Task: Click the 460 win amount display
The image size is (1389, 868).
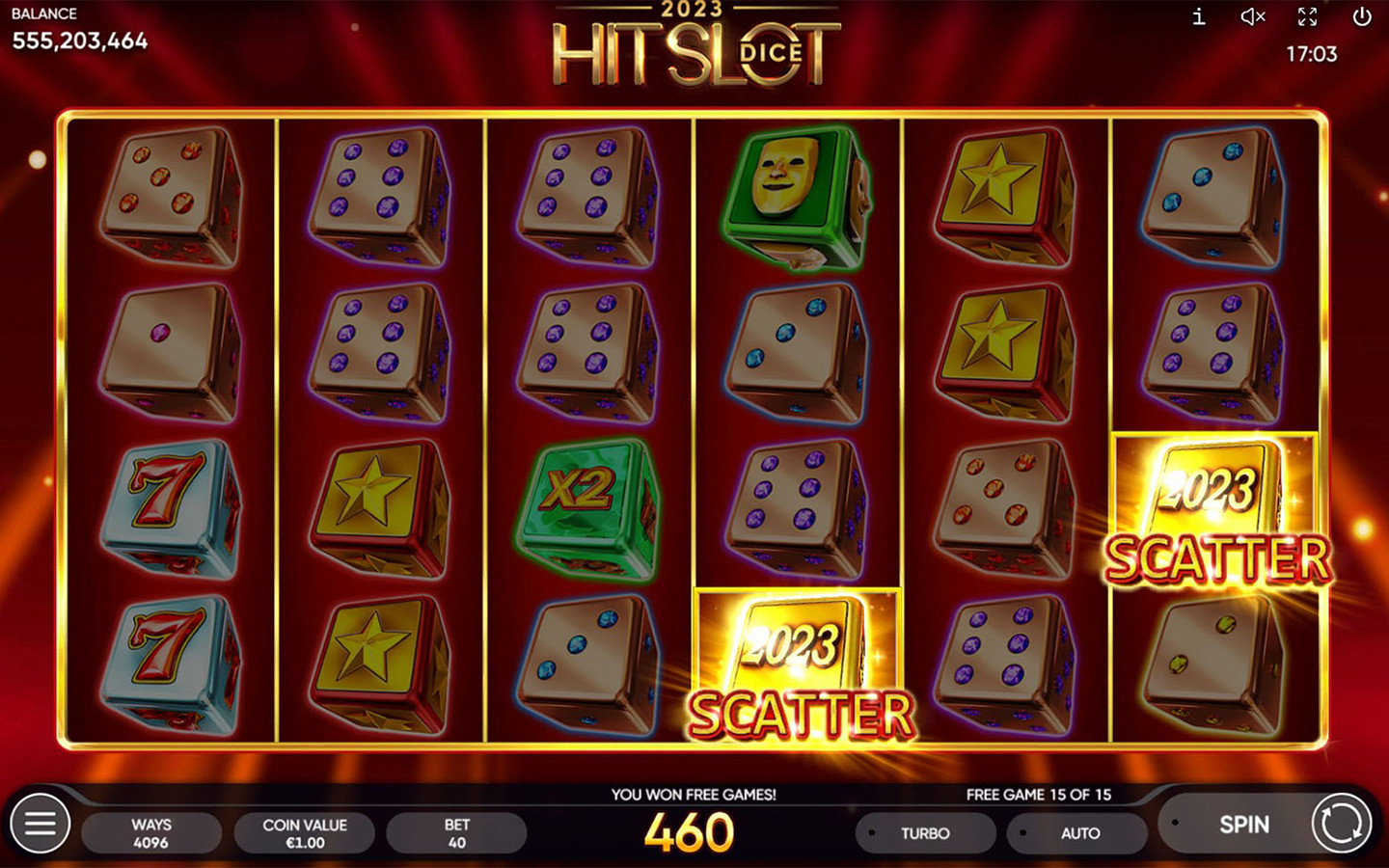Action: tap(694, 829)
